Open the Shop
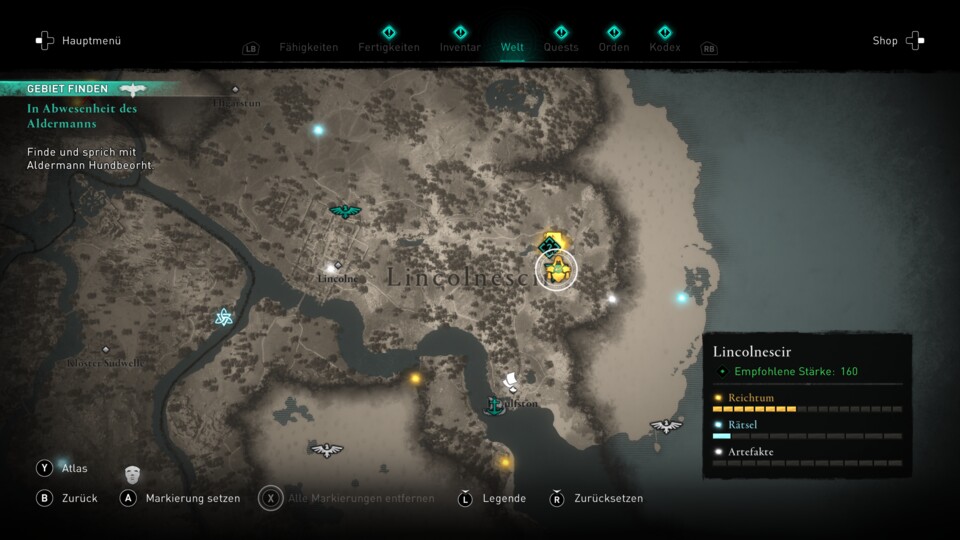This screenshot has height=540, width=960. [898, 41]
